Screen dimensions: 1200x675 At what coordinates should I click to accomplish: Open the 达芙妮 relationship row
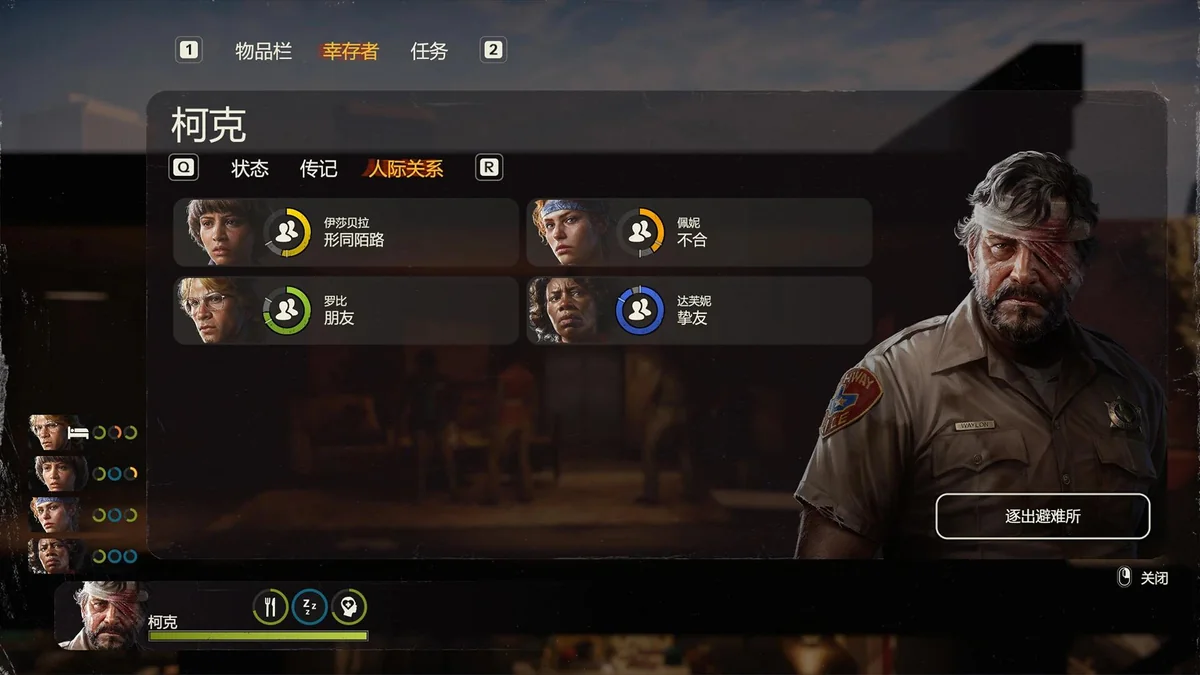pos(699,310)
